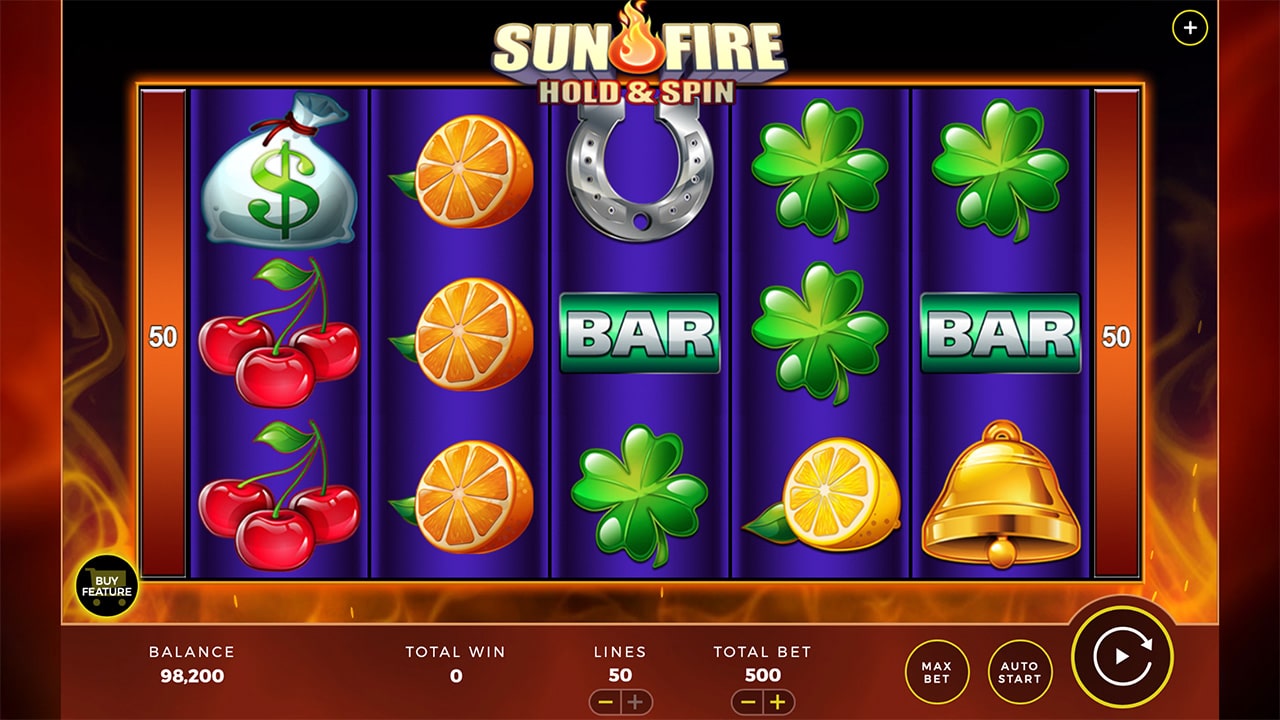This screenshot has width=1280, height=720.
Task: Click the BAR symbol on the fifth reel
Action: click(1000, 332)
